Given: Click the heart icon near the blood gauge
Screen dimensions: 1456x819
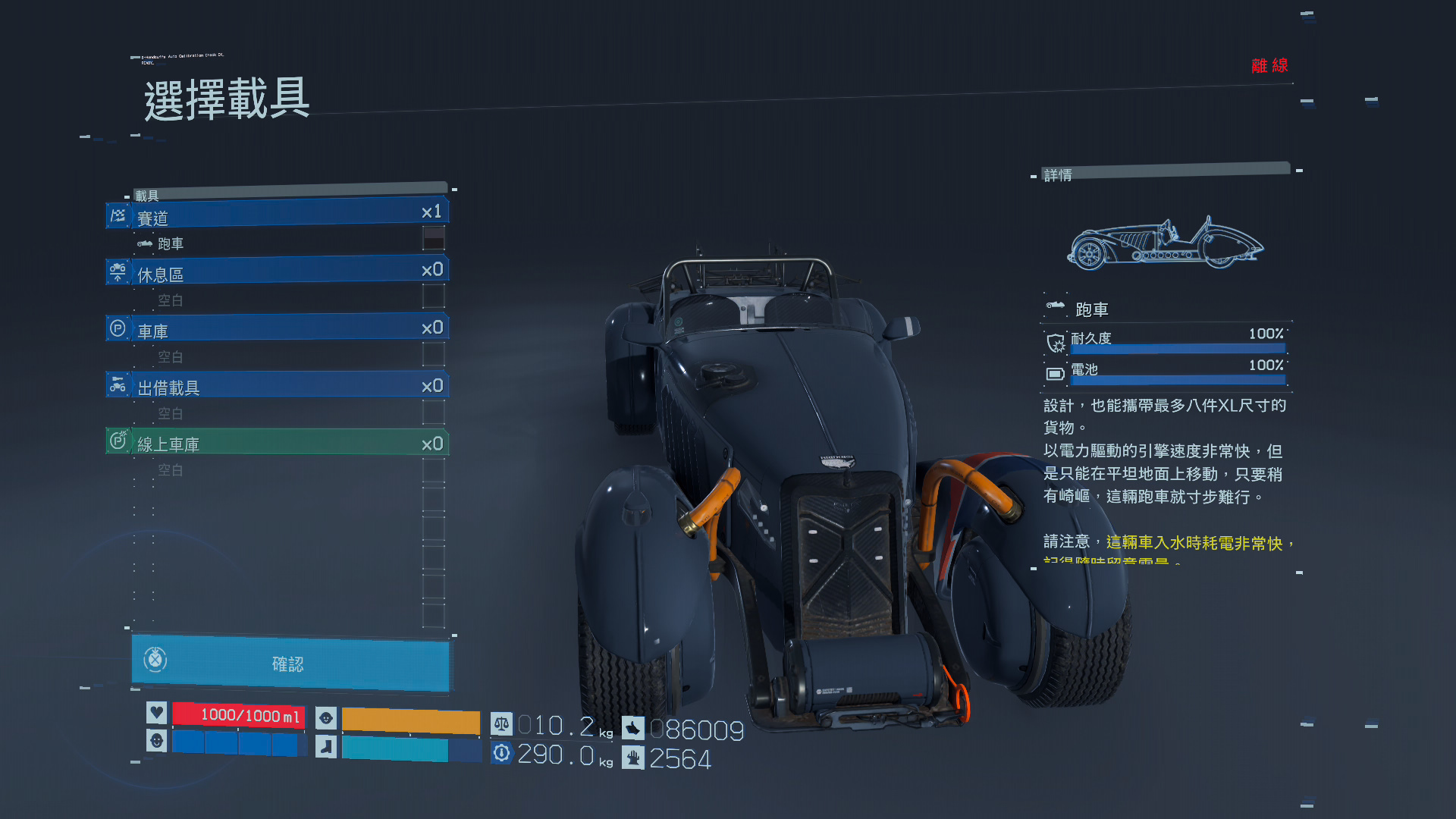Looking at the screenshot, I should 156,714.
